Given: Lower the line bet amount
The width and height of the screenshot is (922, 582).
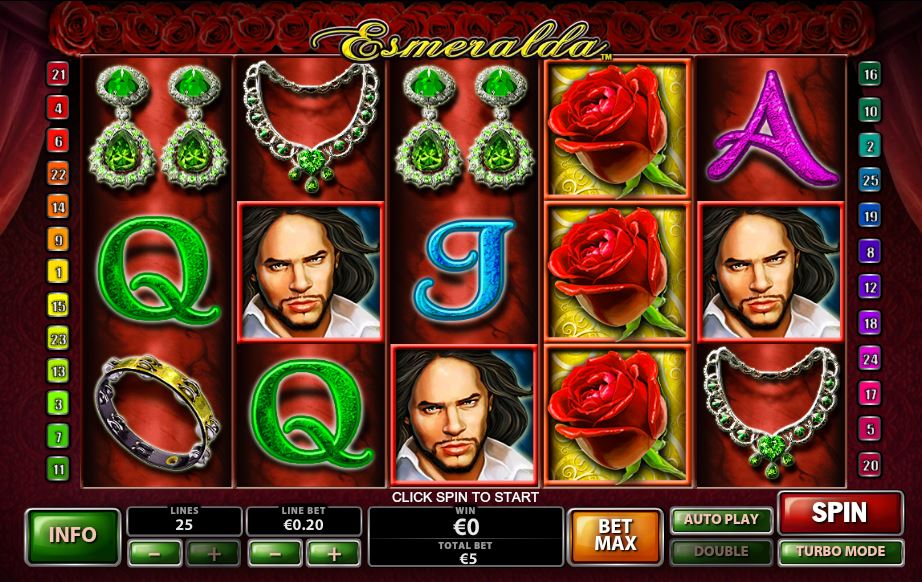Looking at the screenshot, I should pos(274,552).
